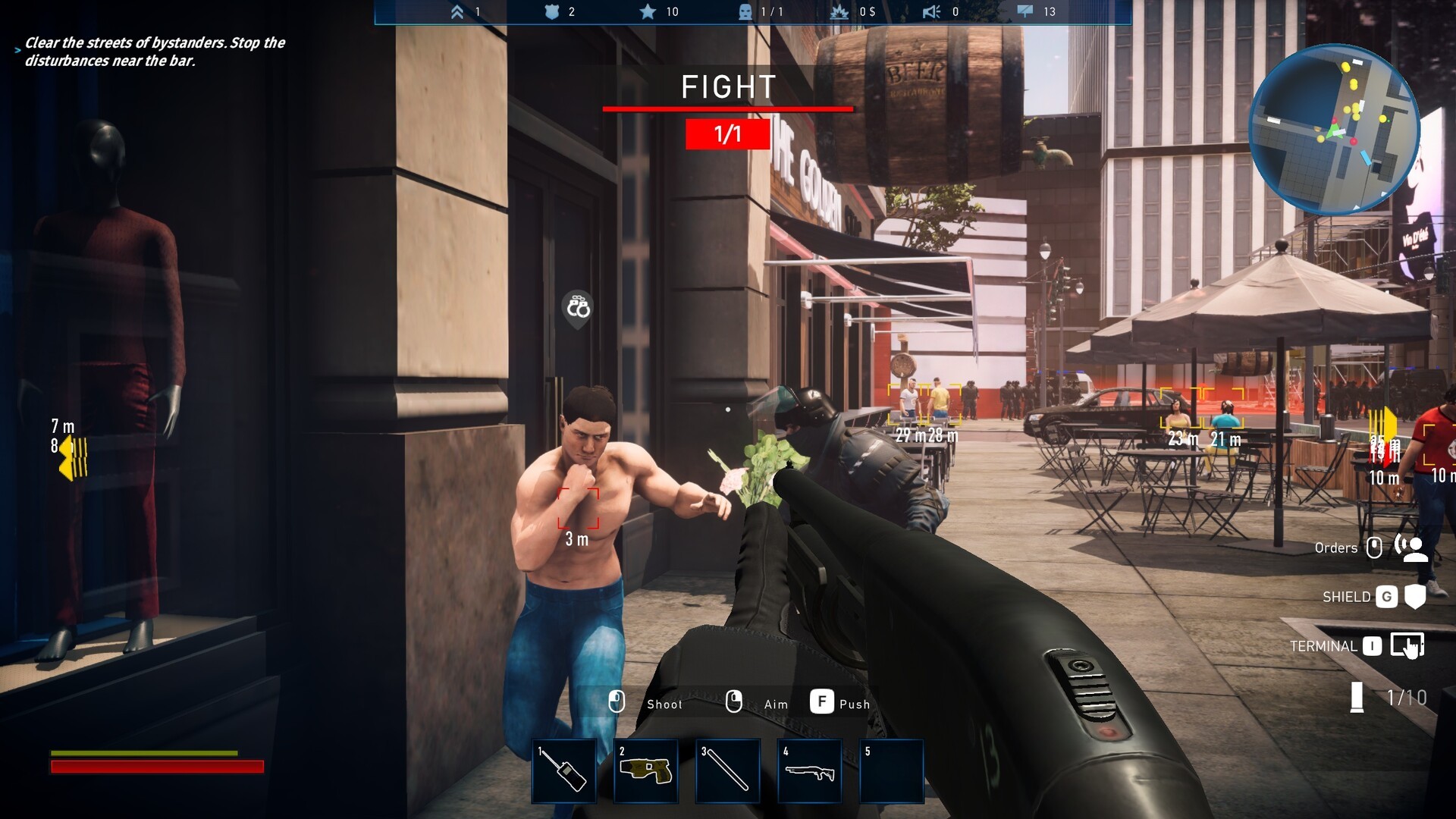
Task: Activate the Shield icon
Action: click(x=1414, y=597)
